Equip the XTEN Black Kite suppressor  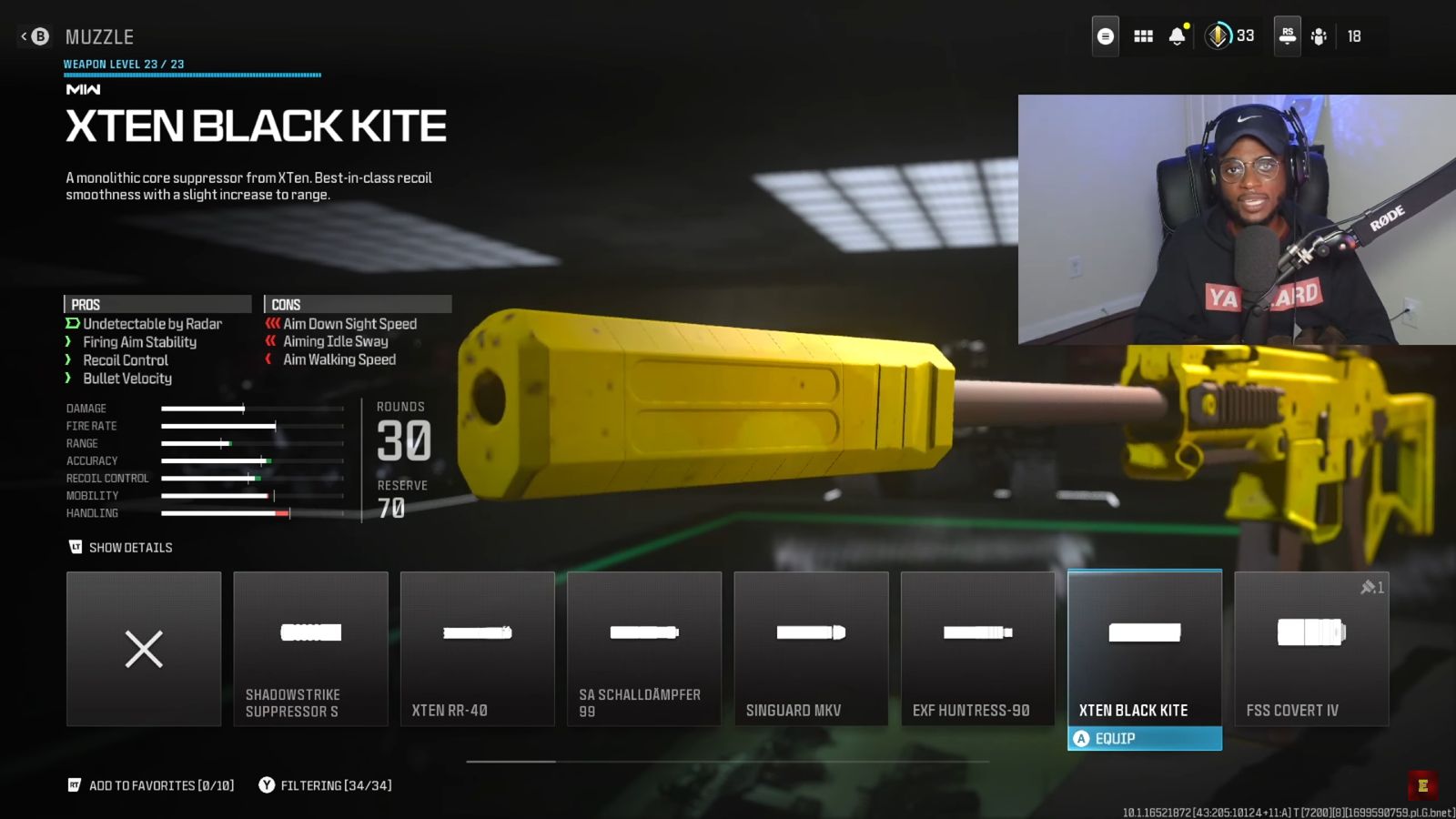point(1144,738)
